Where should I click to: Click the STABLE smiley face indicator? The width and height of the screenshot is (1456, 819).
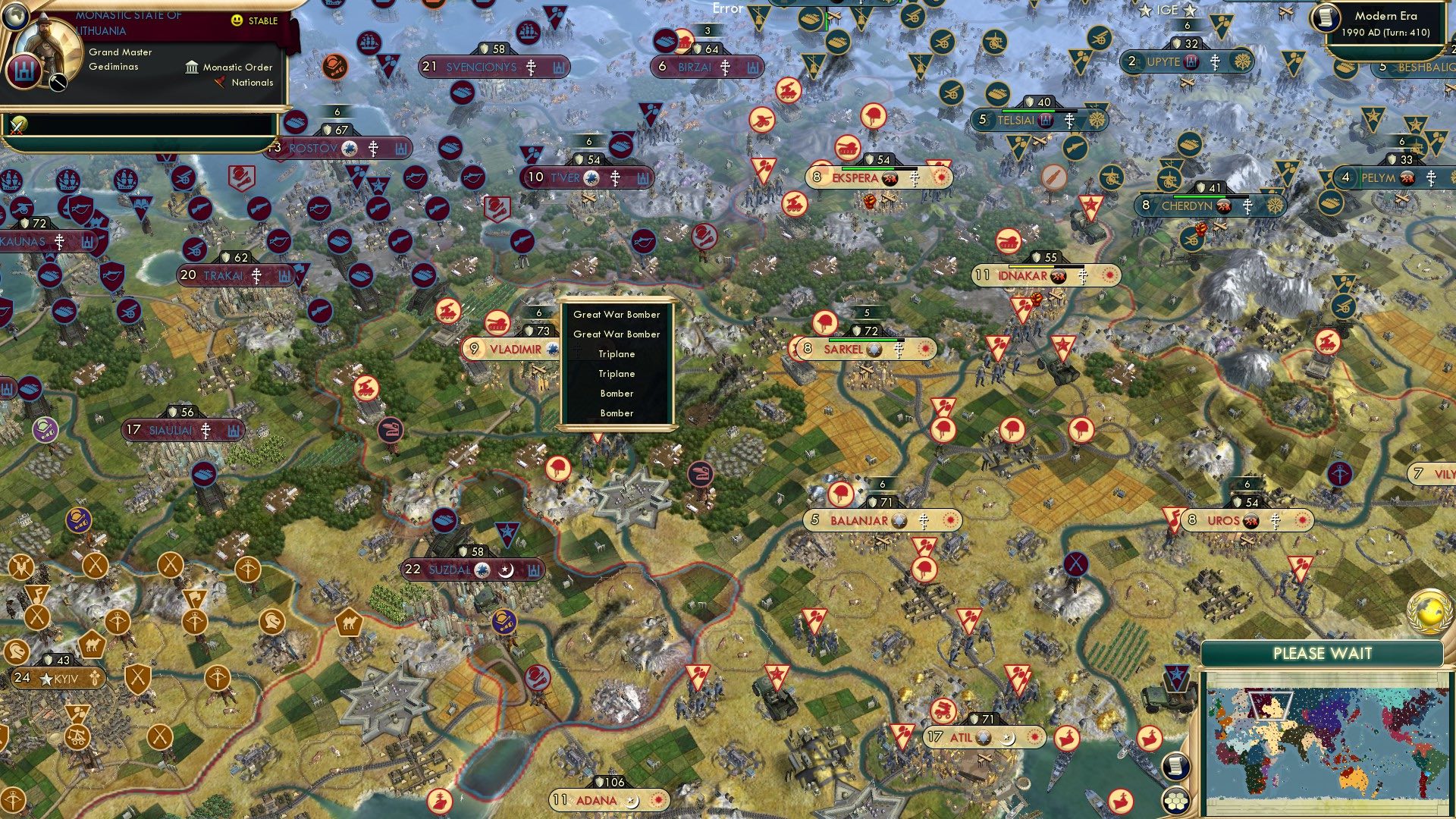236,20
